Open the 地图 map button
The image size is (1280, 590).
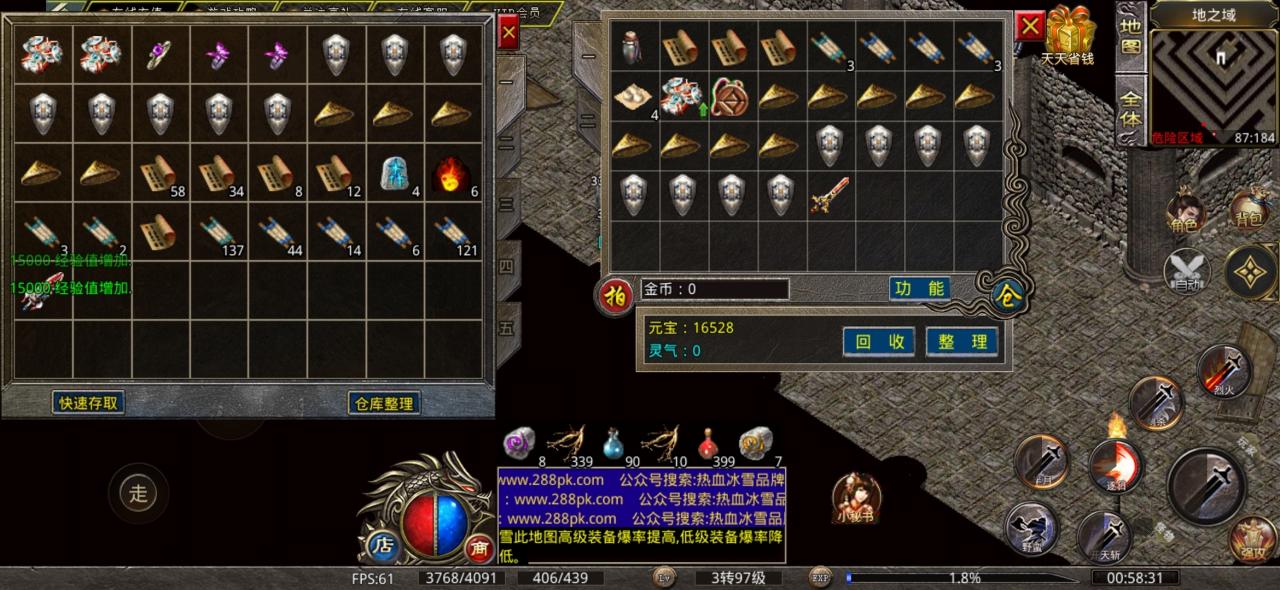click(1131, 36)
